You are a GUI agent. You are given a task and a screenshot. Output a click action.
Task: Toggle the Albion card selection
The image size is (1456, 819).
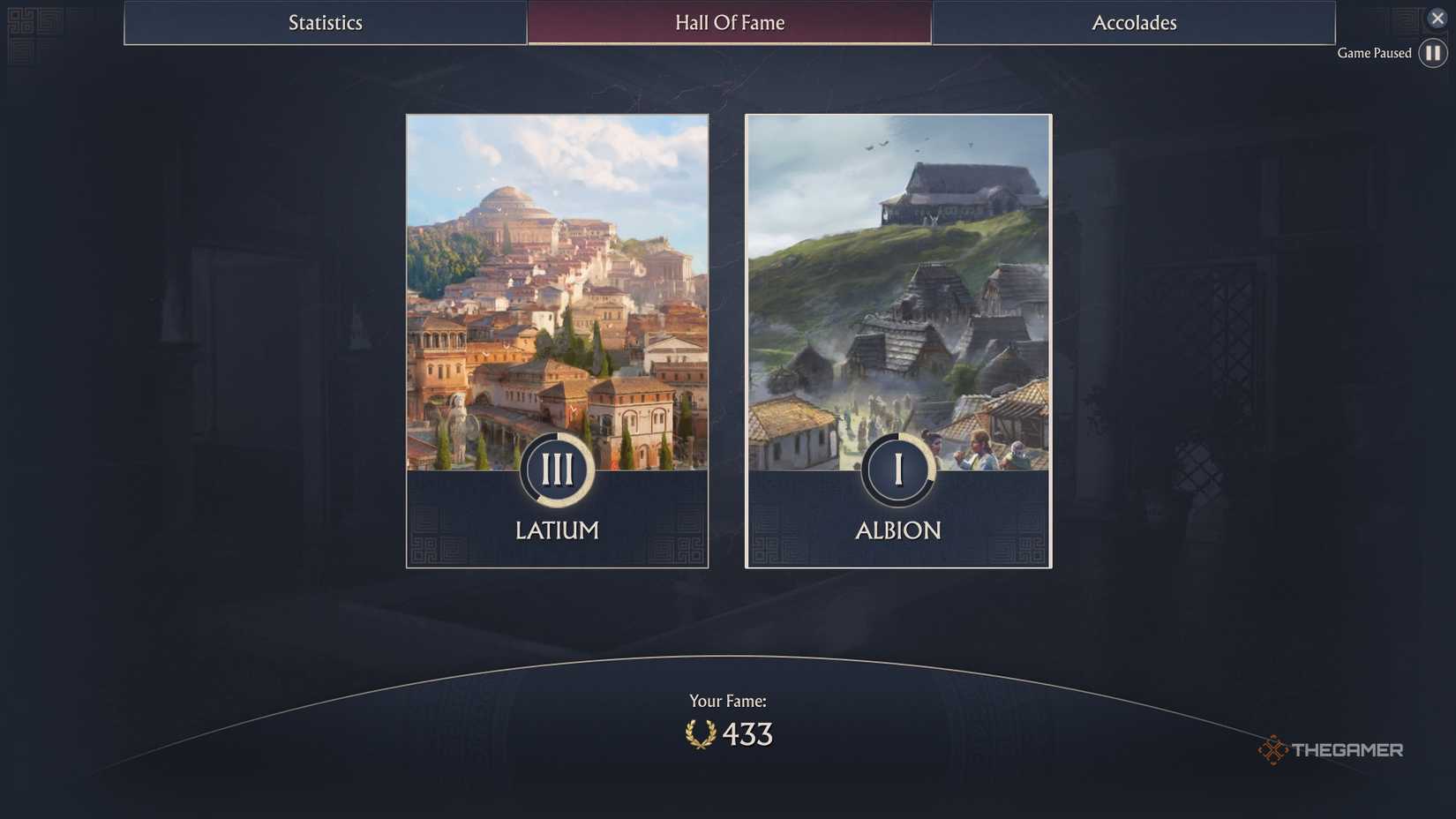tap(897, 340)
